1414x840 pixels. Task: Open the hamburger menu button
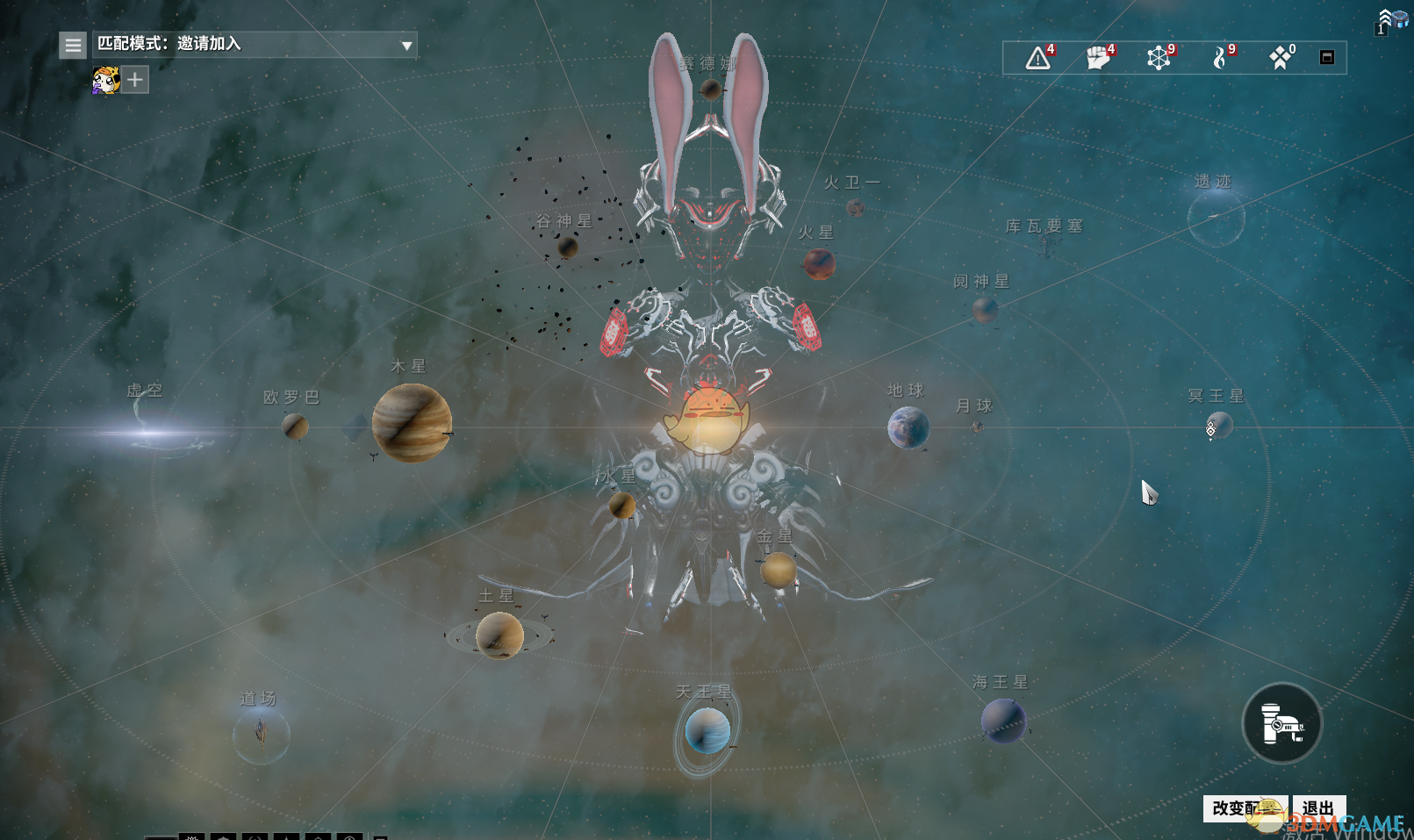tap(73, 45)
